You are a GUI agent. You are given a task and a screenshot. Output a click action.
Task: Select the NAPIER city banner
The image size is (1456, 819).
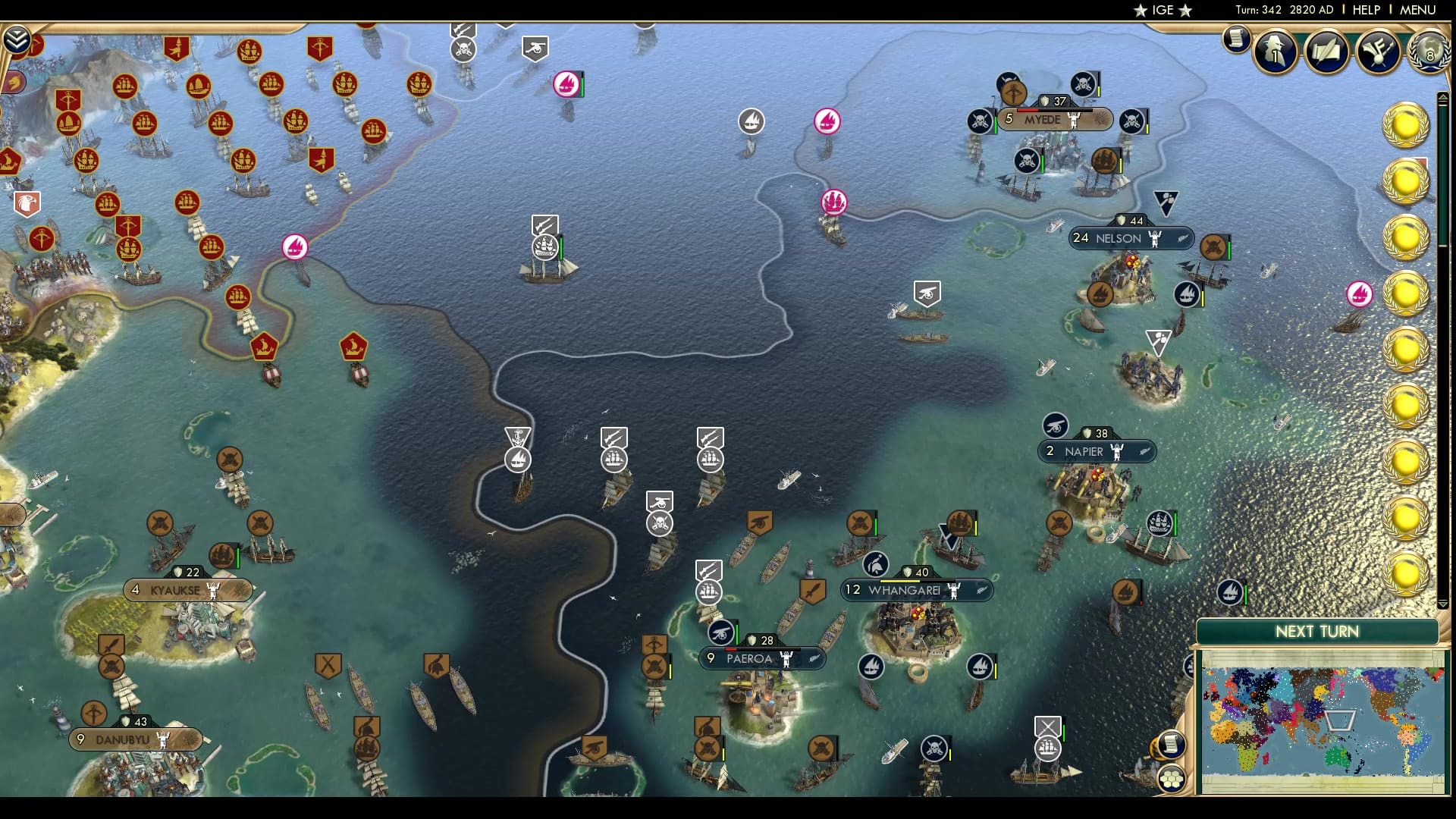pyautogui.click(x=1100, y=451)
